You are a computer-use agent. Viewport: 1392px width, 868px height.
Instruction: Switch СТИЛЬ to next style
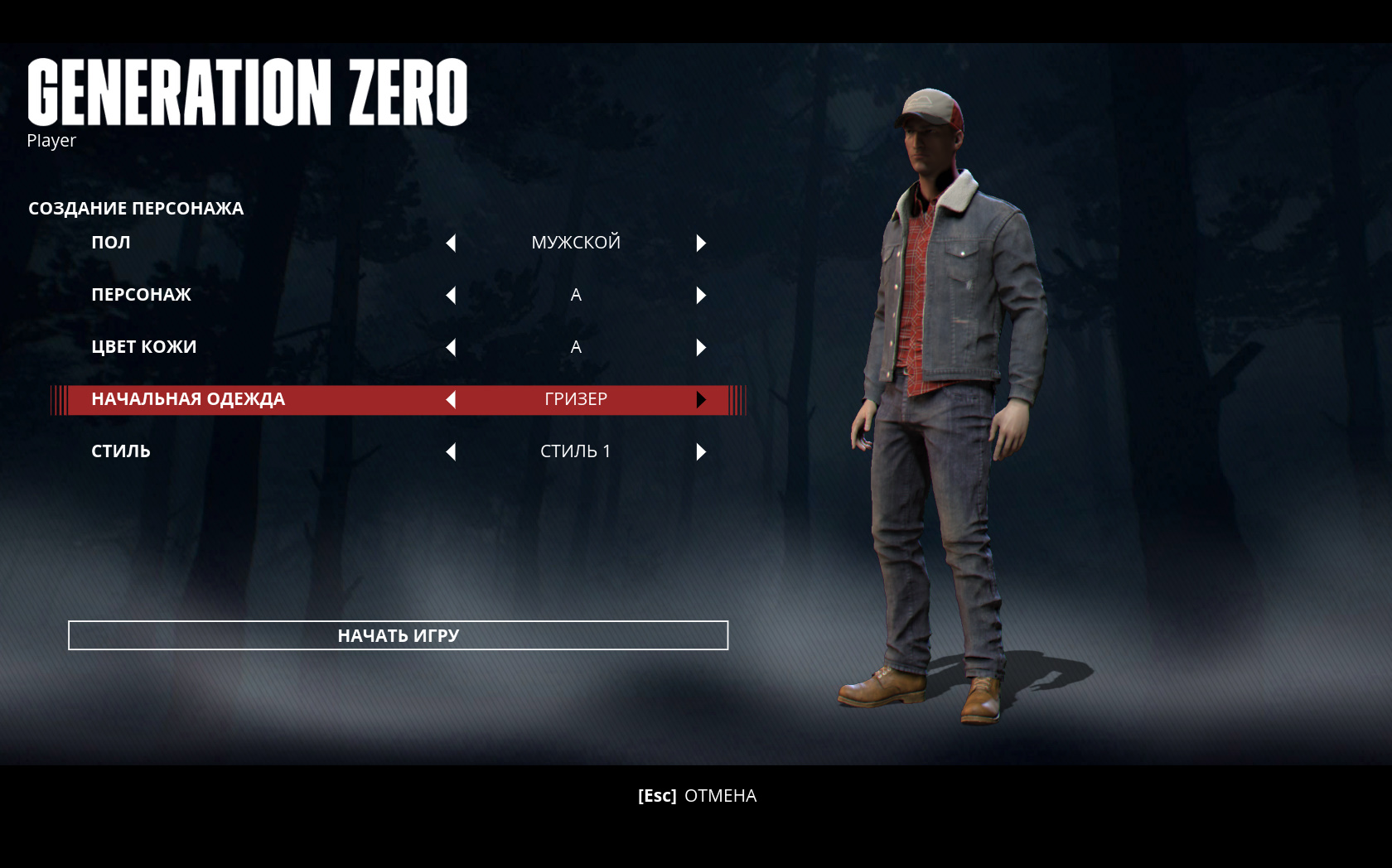pos(701,451)
